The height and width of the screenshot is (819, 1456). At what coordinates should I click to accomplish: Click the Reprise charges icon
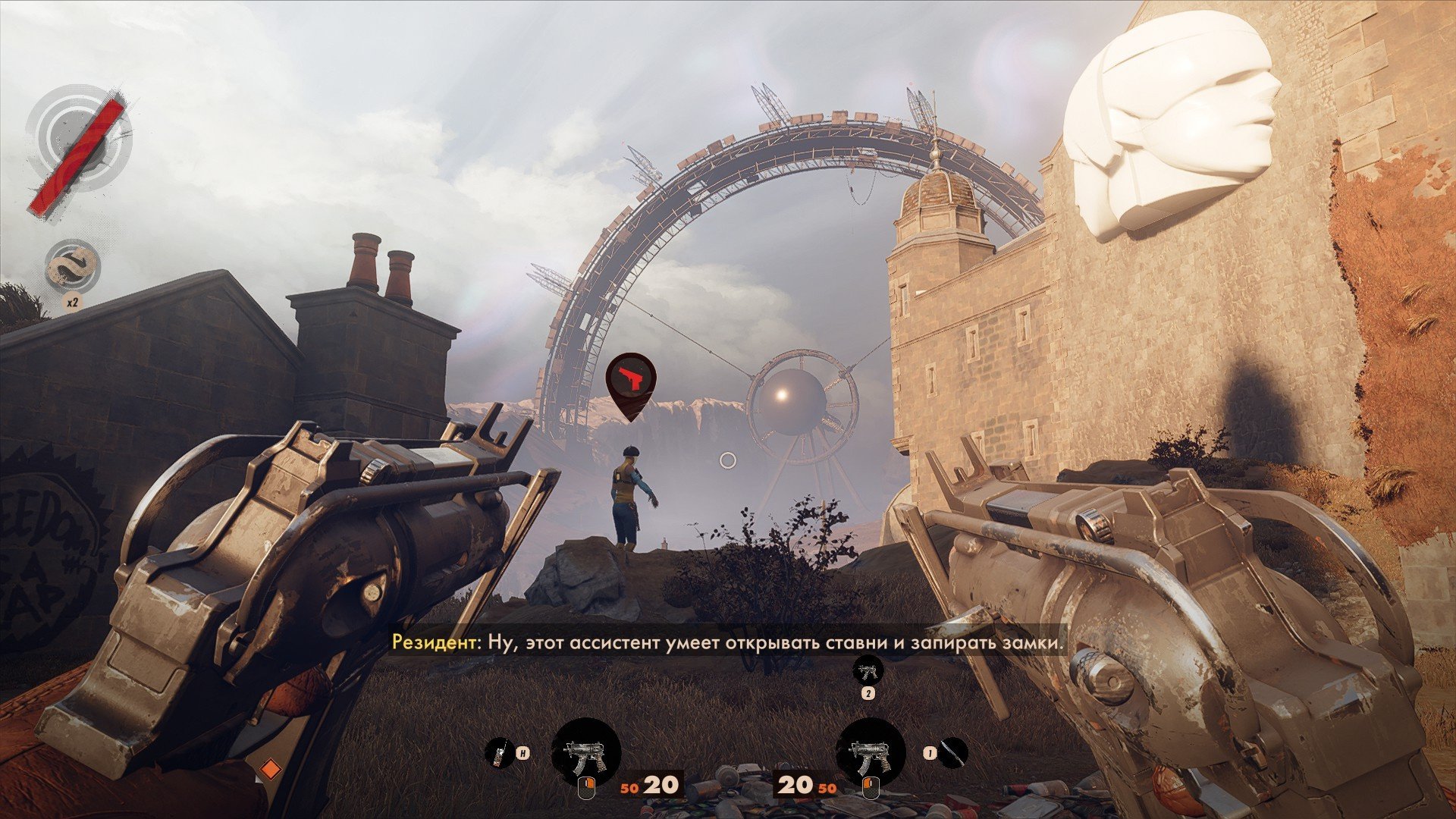click(x=74, y=268)
